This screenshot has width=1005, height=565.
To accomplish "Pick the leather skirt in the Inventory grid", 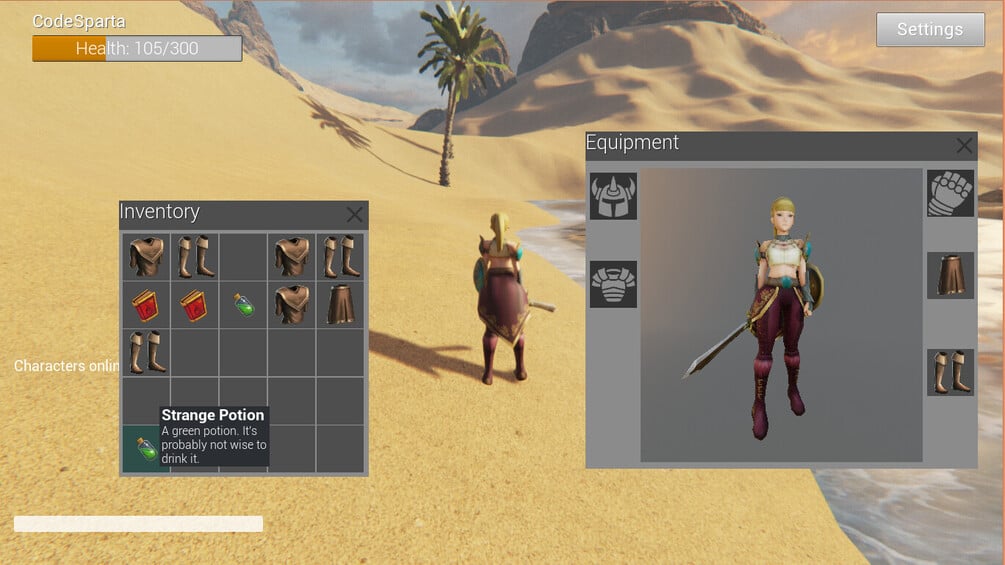I will [341, 305].
